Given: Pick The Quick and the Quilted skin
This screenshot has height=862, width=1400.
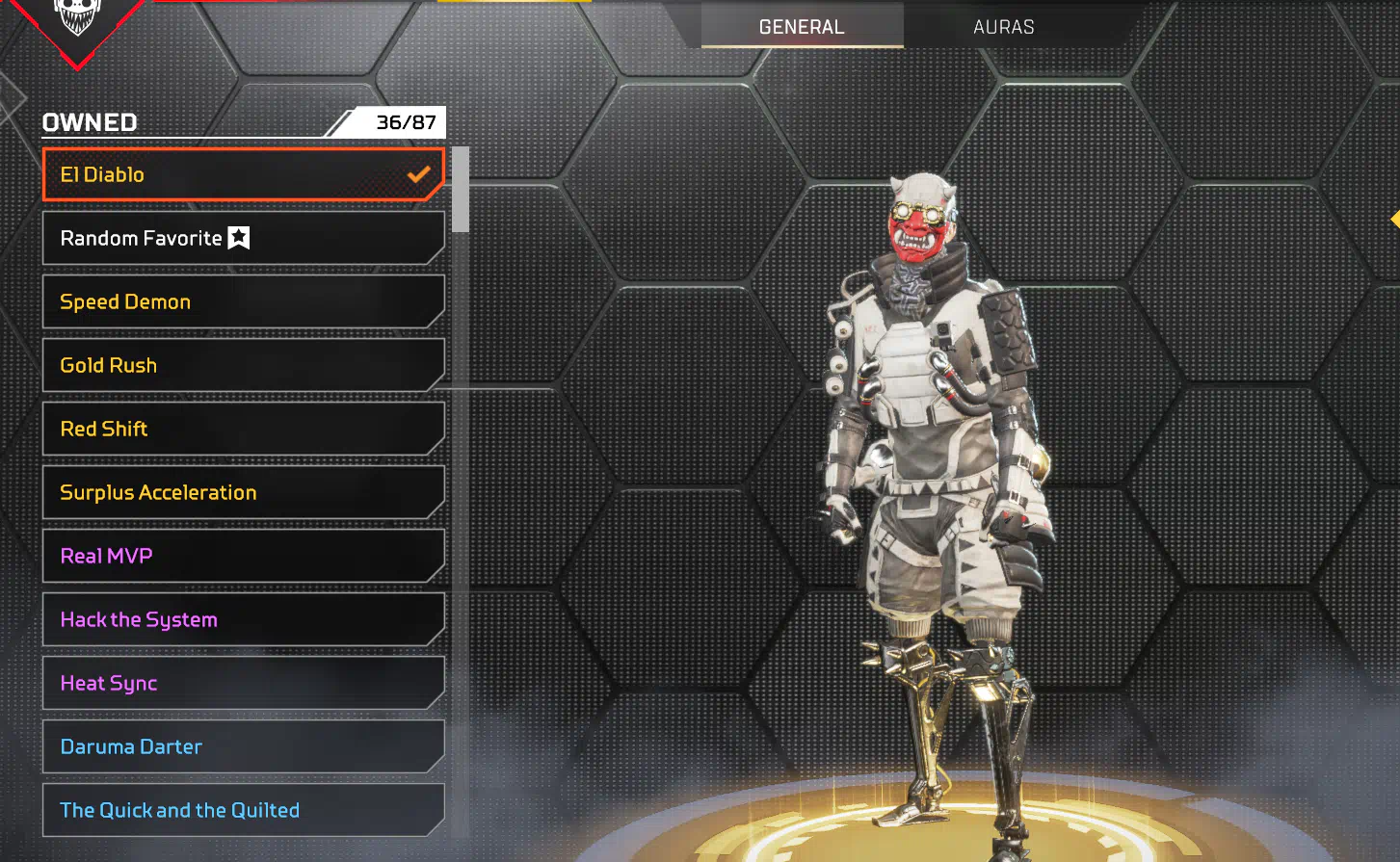Looking at the screenshot, I should pos(243,810).
